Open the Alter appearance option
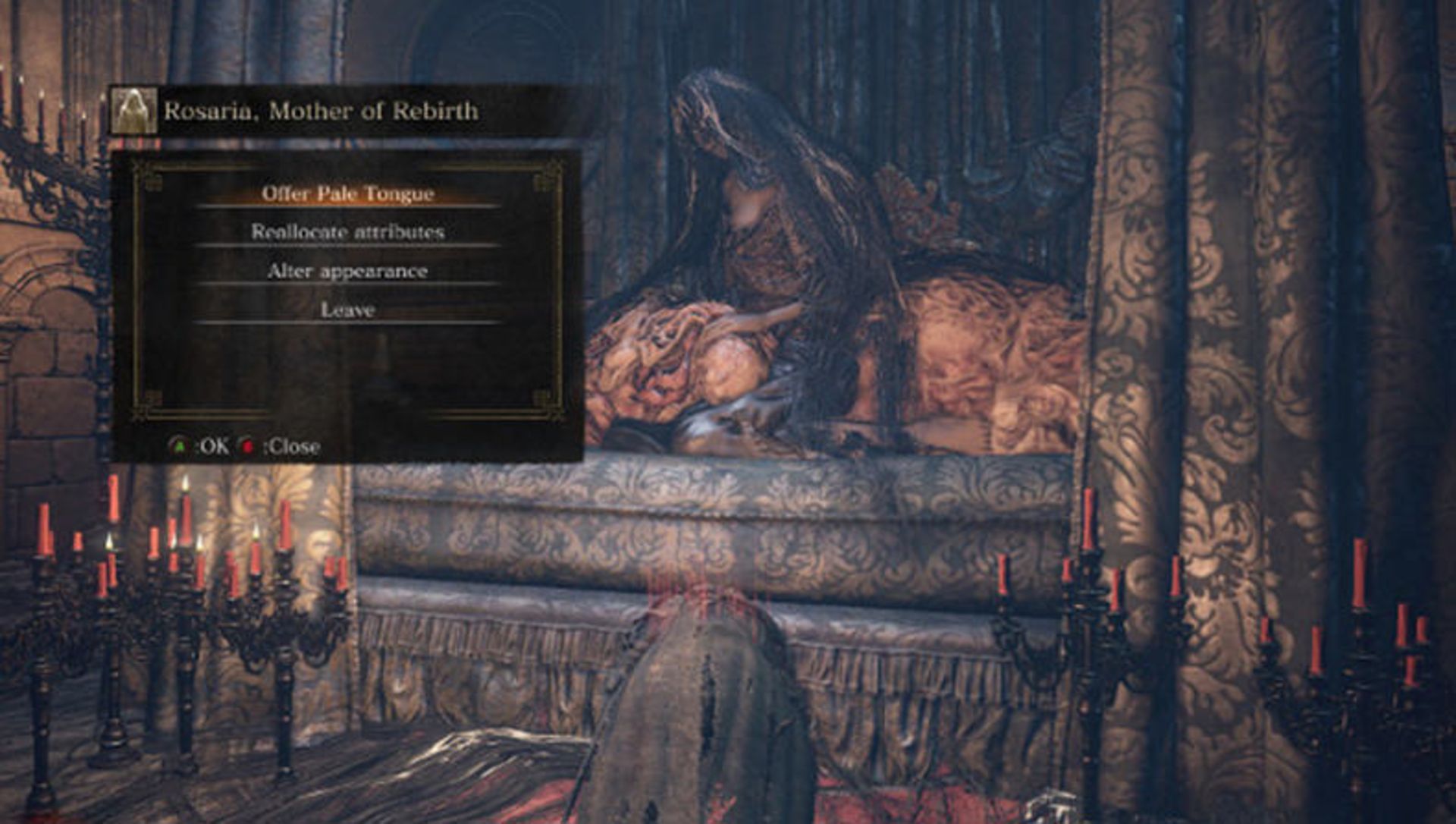This screenshot has height=824, width=1456. (x=347, y=271)
